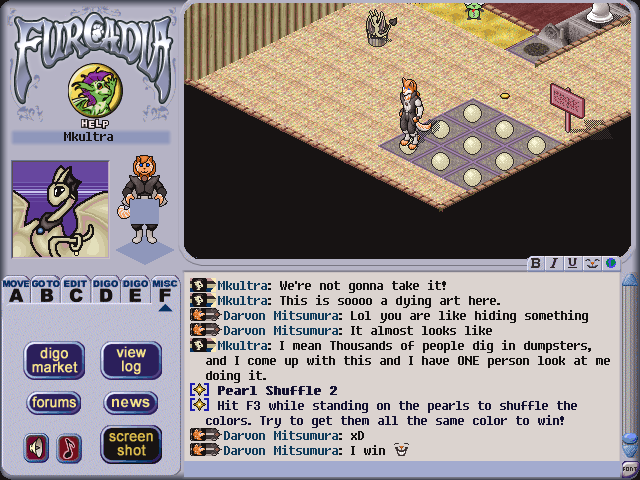Enable bold chat text

point(536,264)
